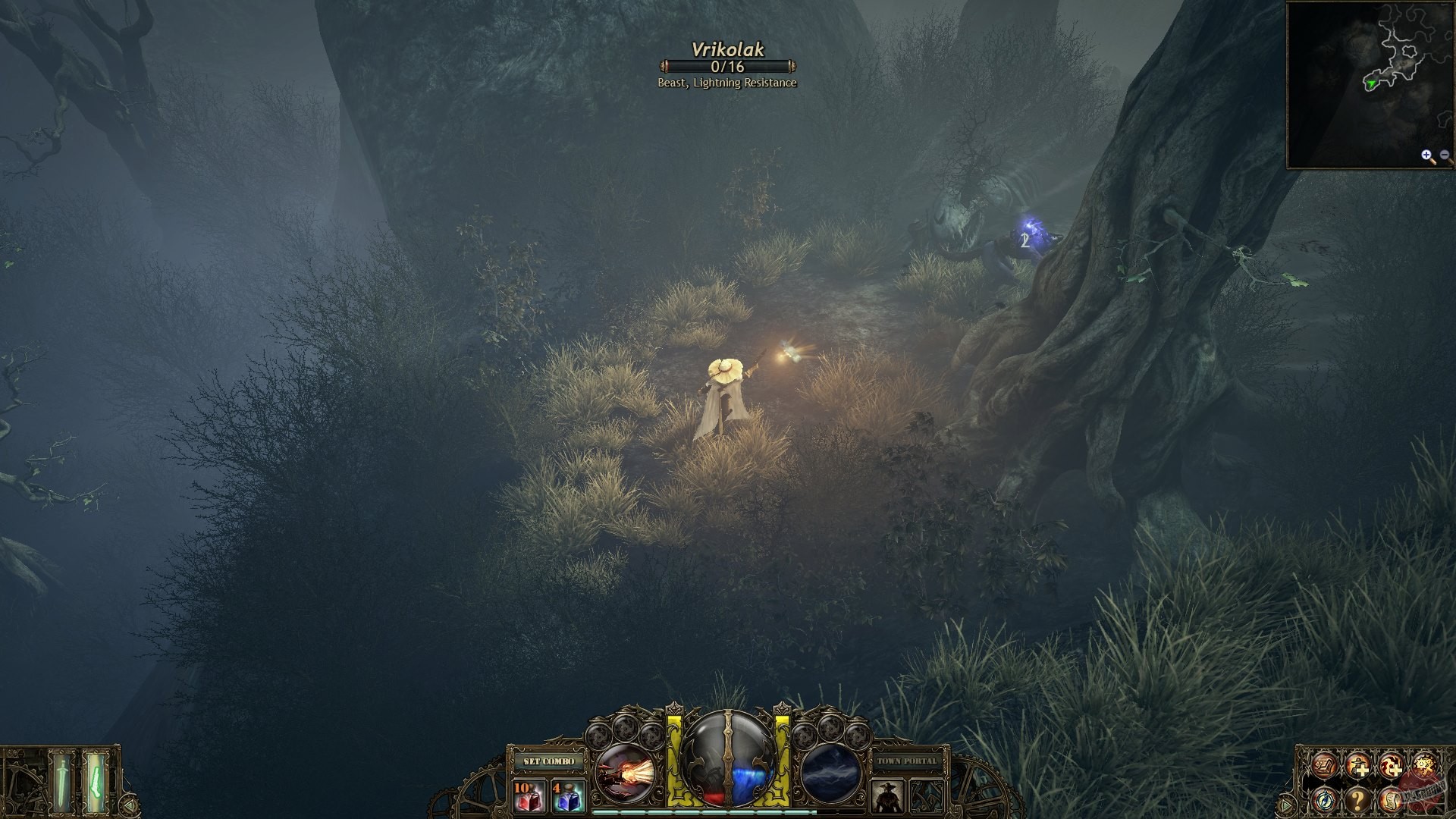The image size is (1456, 819).
Task: Toggle the melee sword weapon set
Action: tap(61, 783)
